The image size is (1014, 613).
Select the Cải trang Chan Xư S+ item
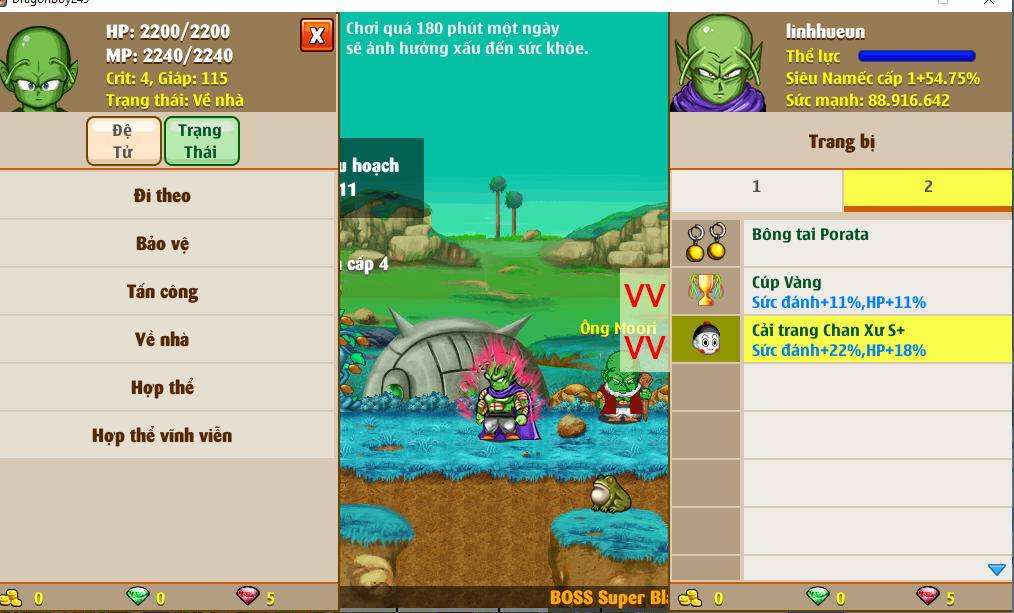[x=876, y=340]
